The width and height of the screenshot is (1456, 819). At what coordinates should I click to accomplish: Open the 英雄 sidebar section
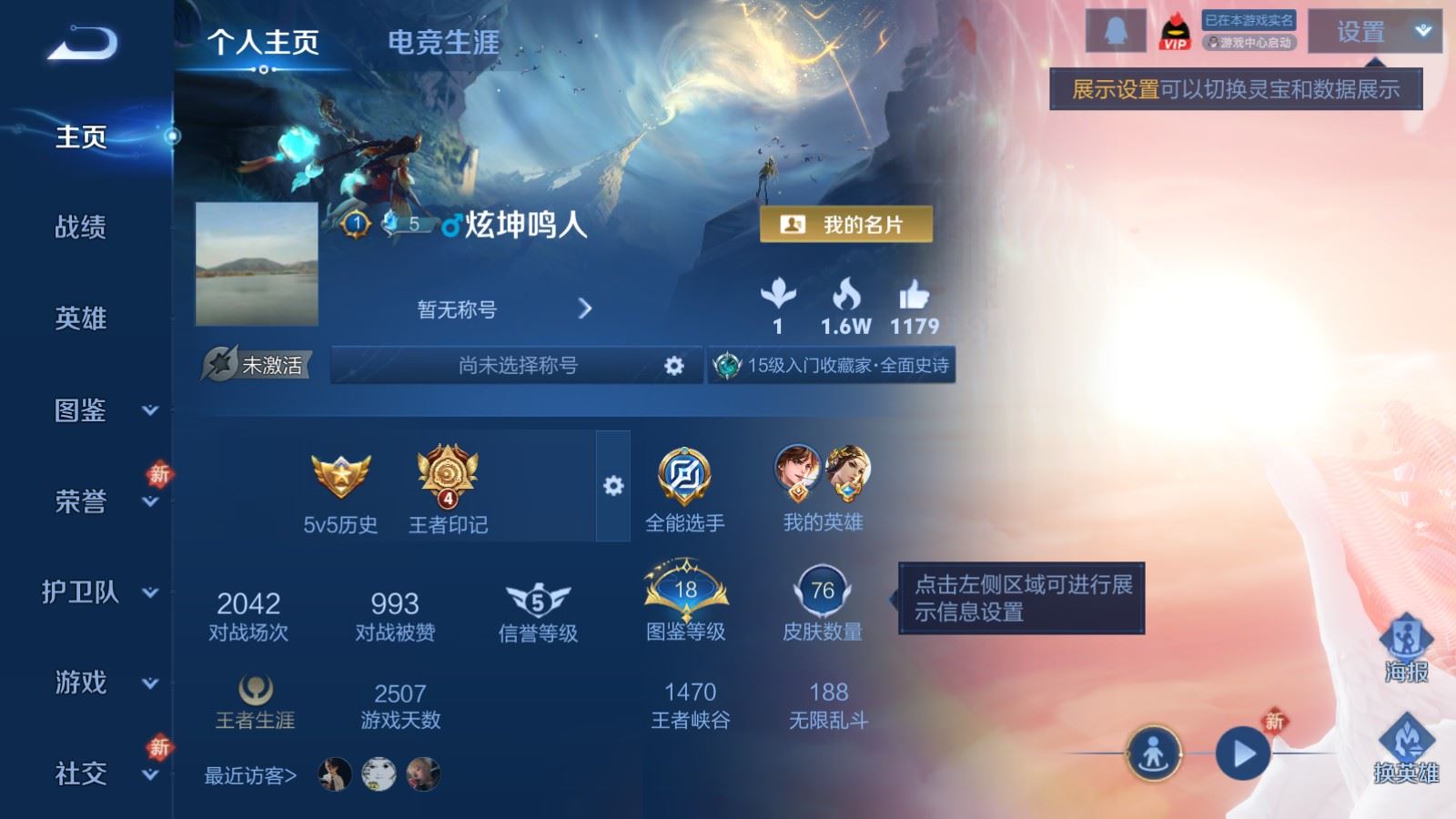(x=81, y=318)
